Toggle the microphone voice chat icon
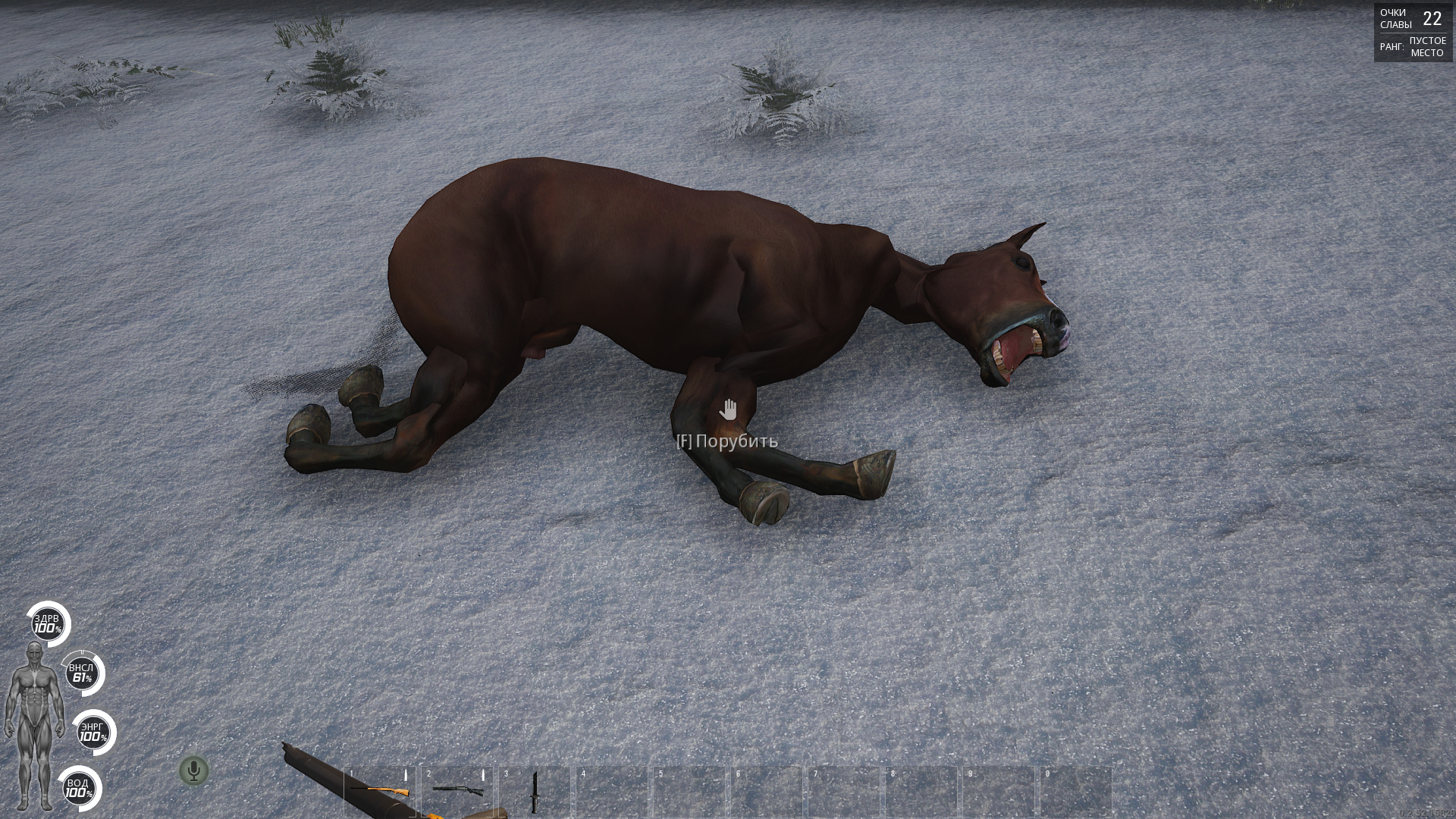Image resolution: width=1456 pixels, height=819 pixels. [x=193, y=770]
